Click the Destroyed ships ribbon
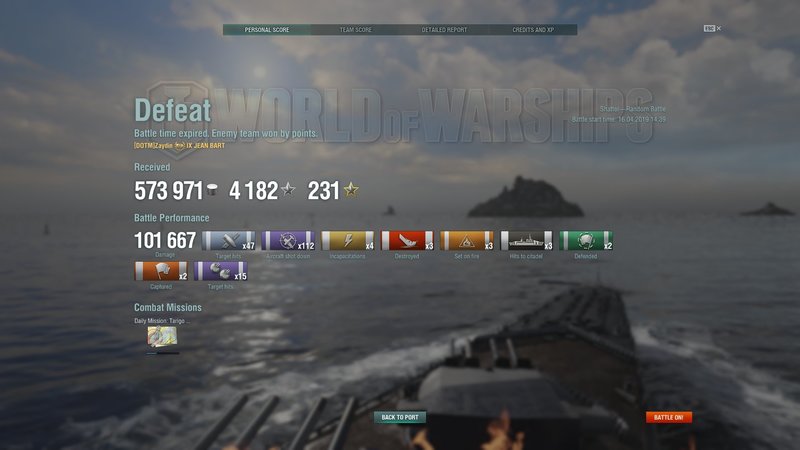Screen dimensions: 800x450 [x=407, y=241]
